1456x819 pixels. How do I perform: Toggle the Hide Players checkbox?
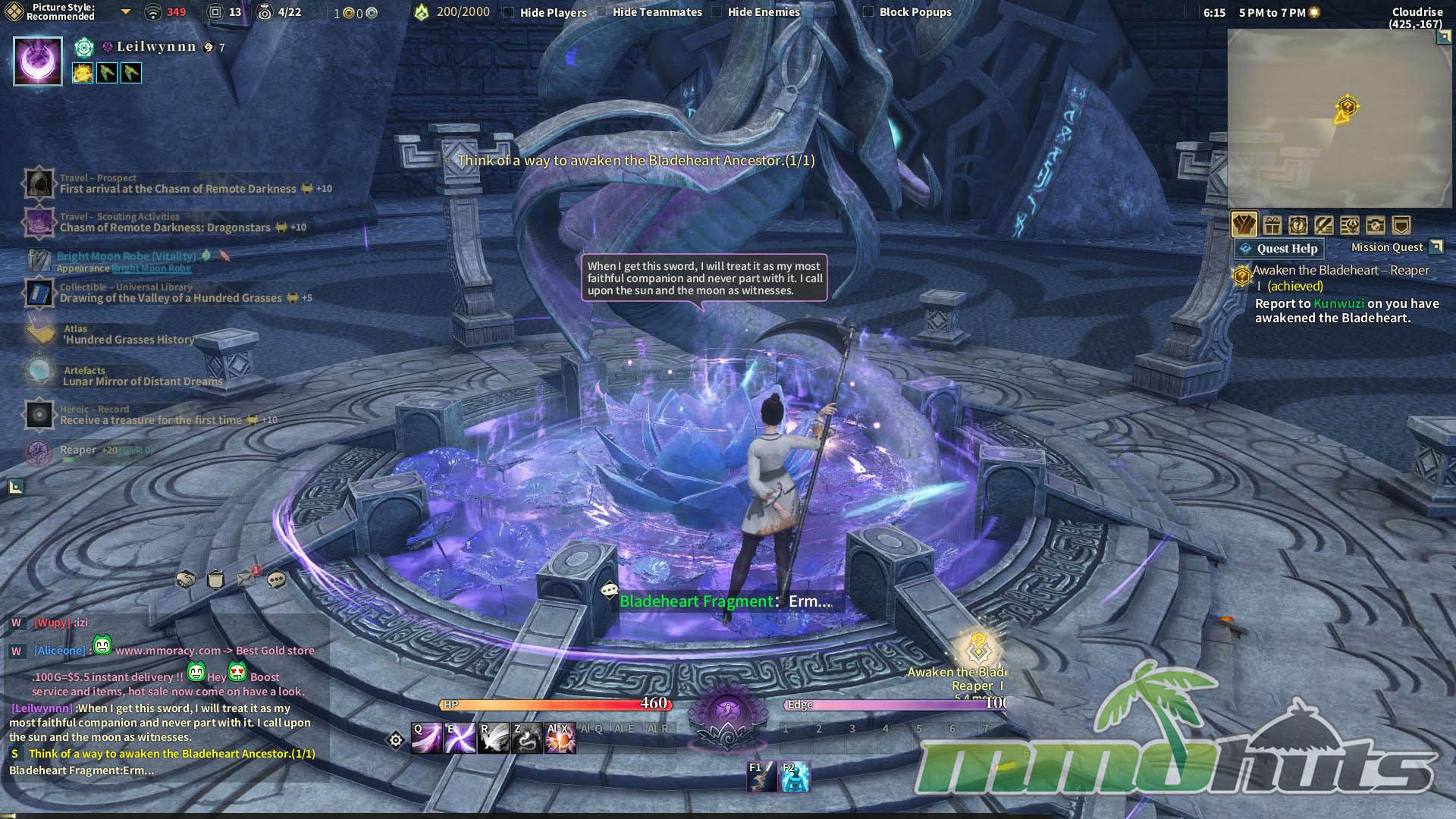click(509, 12)
